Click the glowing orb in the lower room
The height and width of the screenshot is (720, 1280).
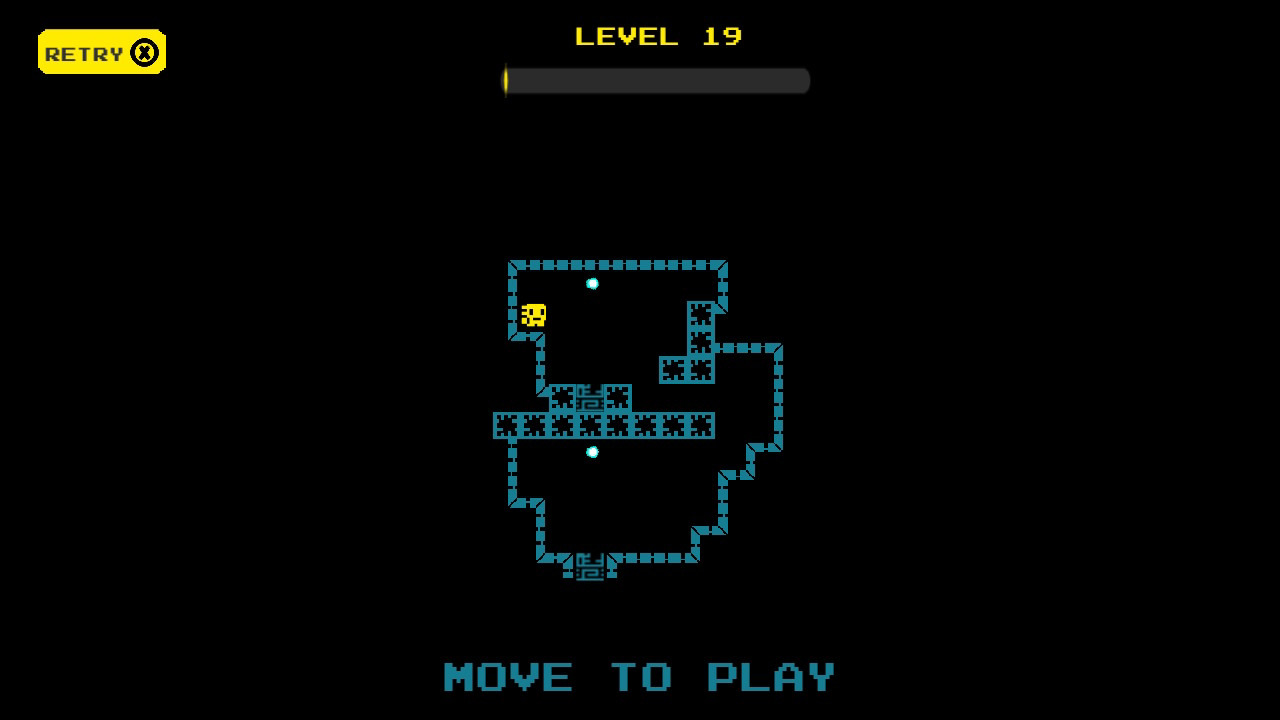tap(591, 451)
